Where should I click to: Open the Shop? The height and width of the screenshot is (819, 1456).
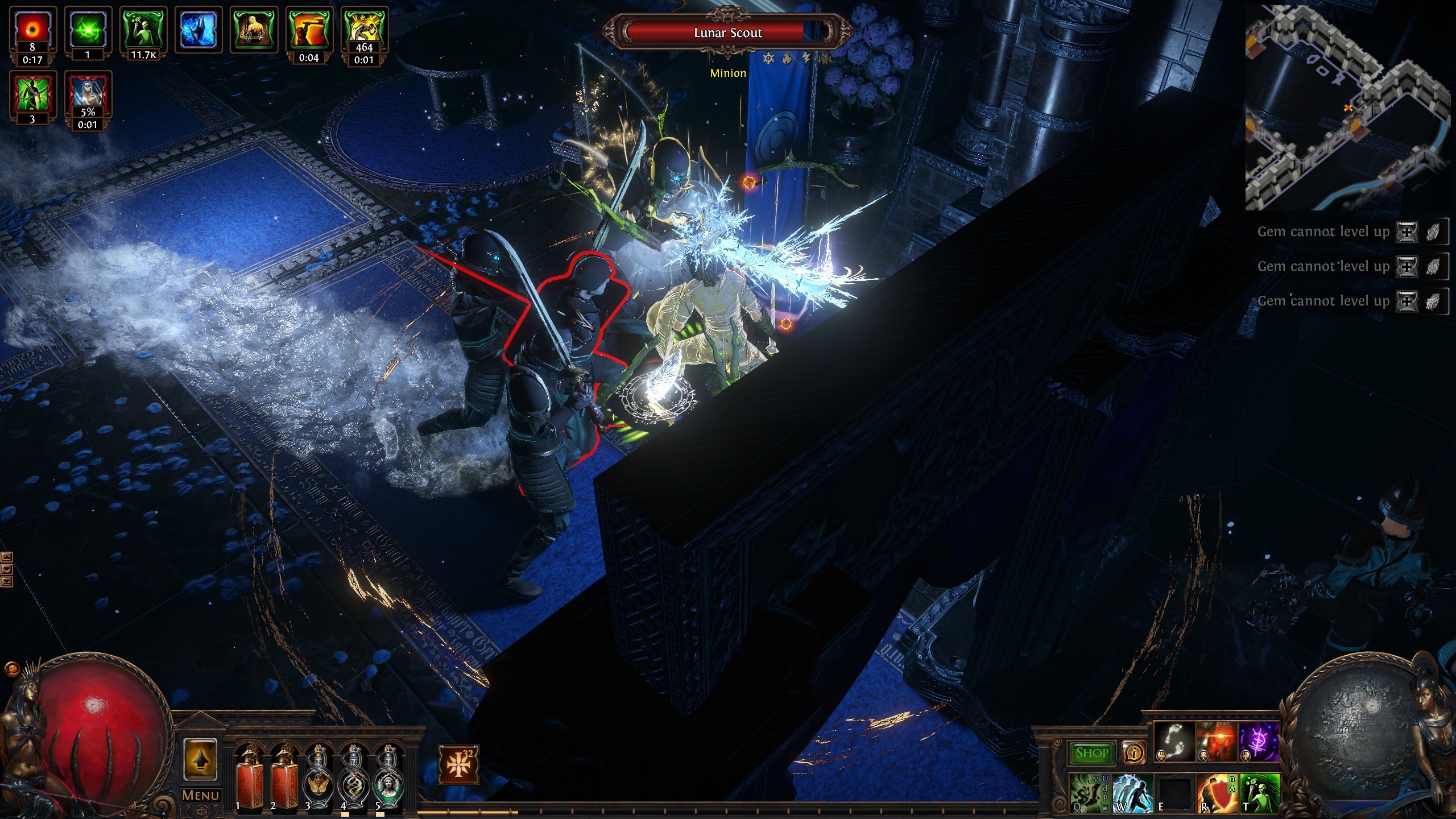[x=1093, y=752]
